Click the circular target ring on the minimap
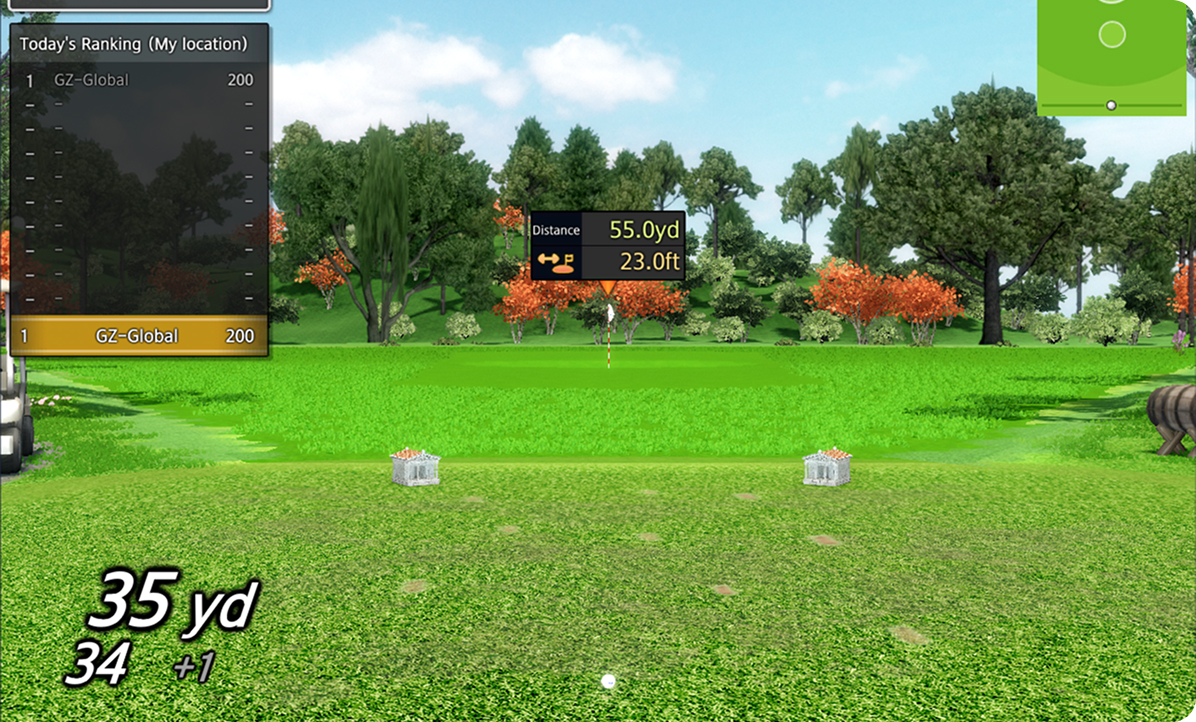The height and width of the screenshot is (722, 1196). [x=1112, y=35]
